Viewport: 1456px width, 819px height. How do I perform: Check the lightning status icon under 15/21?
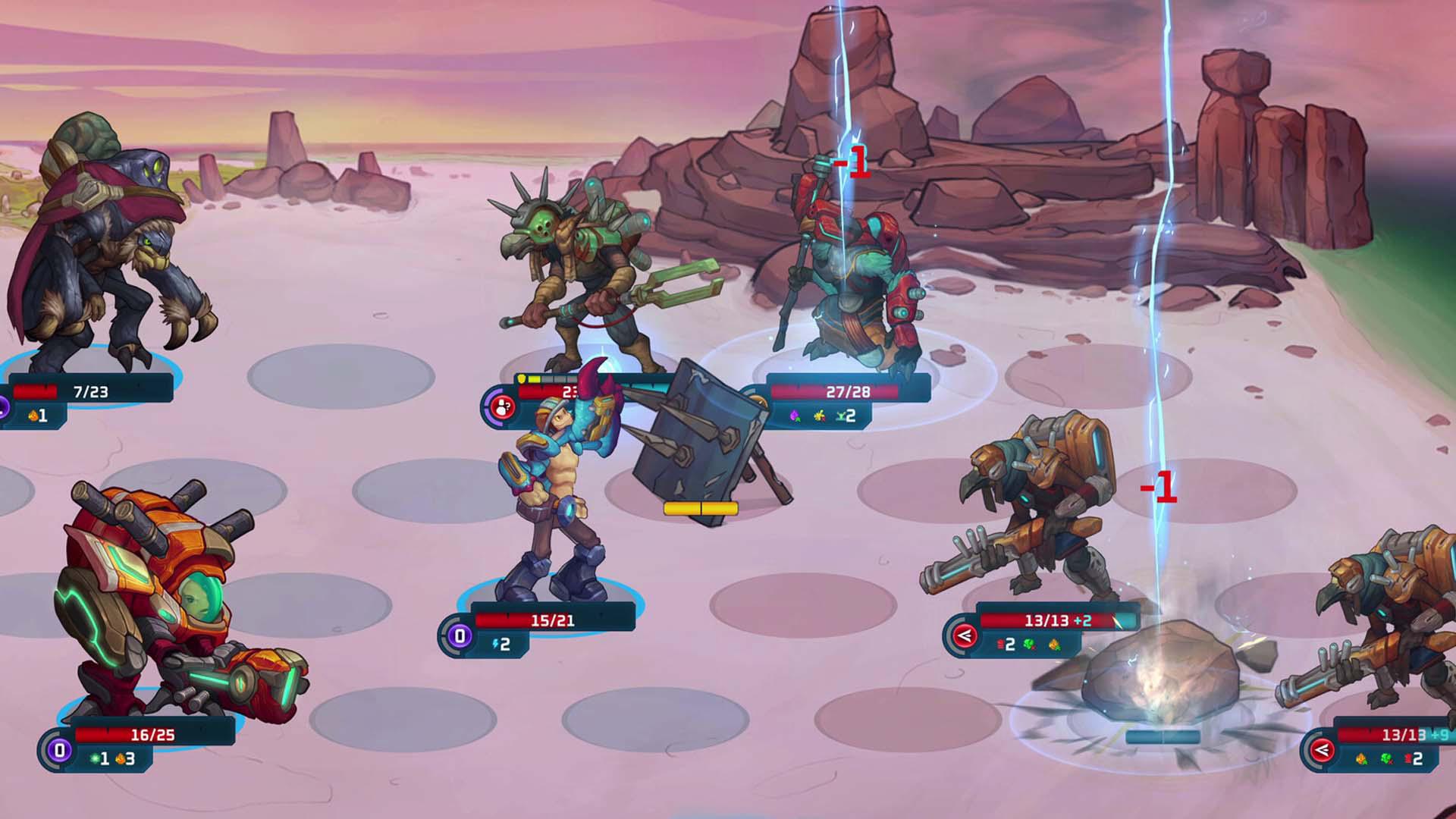[x=497, y=644]
